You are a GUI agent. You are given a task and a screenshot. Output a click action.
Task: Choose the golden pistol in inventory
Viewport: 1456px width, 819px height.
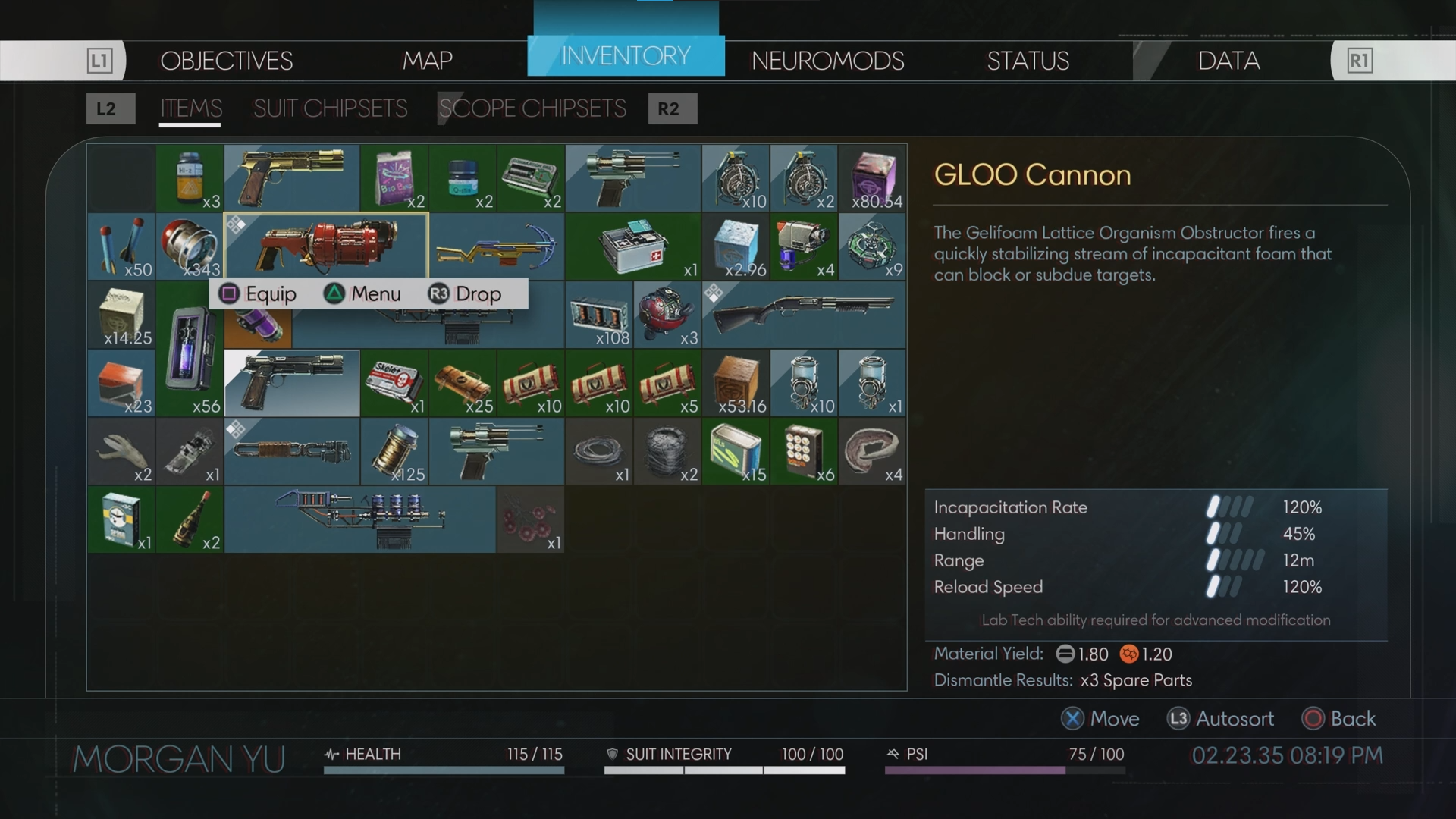tap(292, 177)
